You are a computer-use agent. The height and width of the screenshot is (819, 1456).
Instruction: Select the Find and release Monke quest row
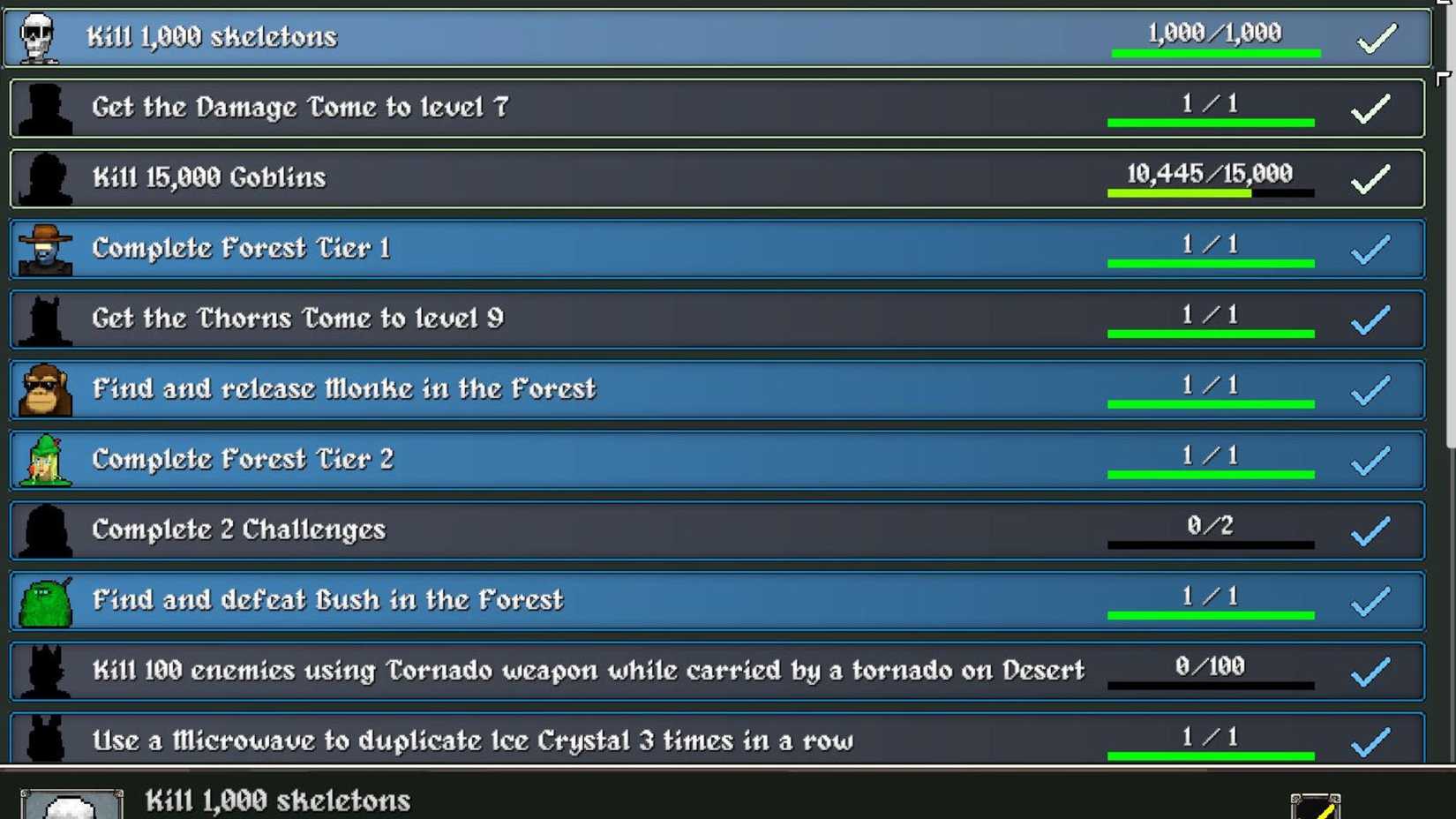click(x=618, y=389)
